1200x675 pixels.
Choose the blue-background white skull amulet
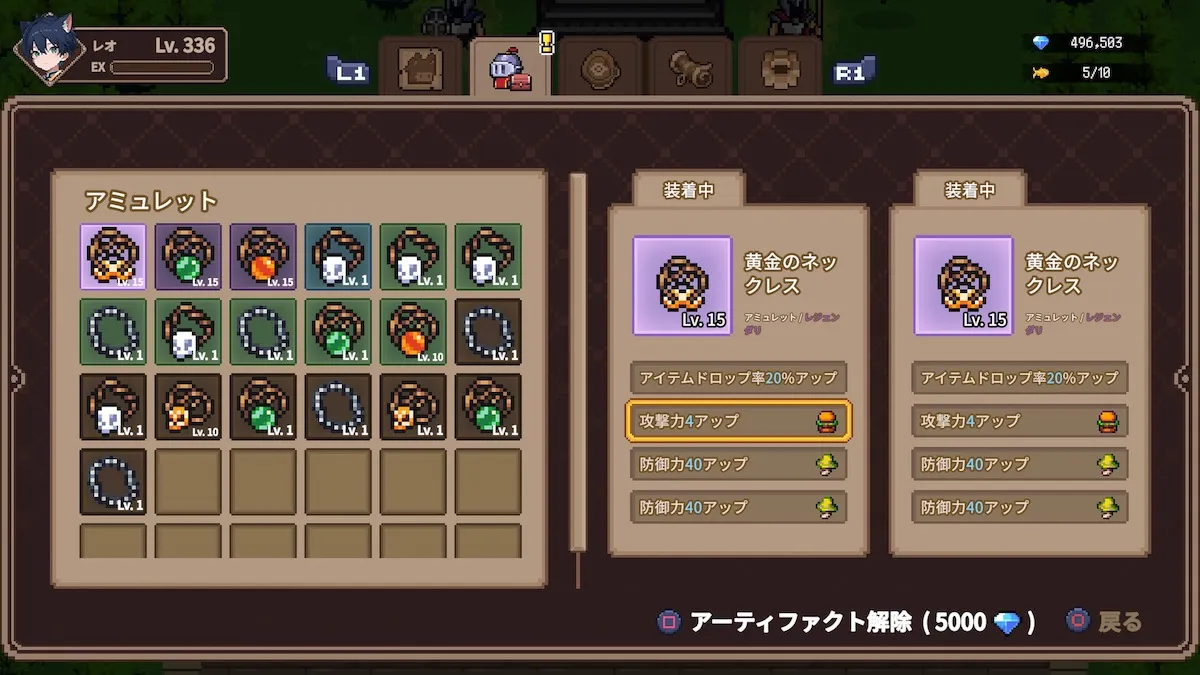tap(338, 257)
